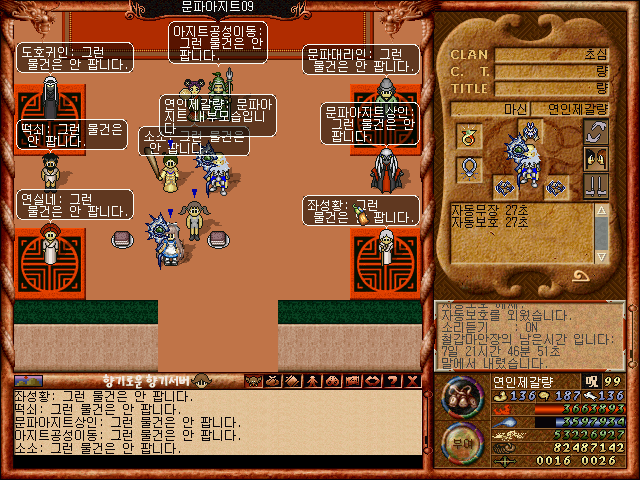Click the round 부여 button
The height and width of the screenshot is (480, 640).
click(463, 443)
